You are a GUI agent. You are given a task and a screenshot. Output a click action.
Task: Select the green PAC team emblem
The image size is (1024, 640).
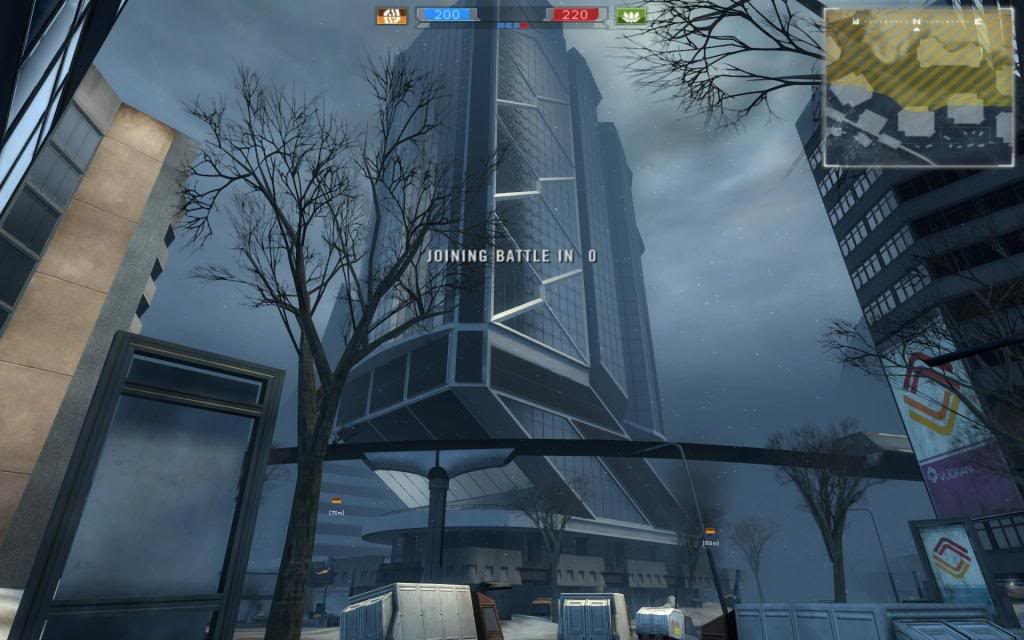[631, 15]
